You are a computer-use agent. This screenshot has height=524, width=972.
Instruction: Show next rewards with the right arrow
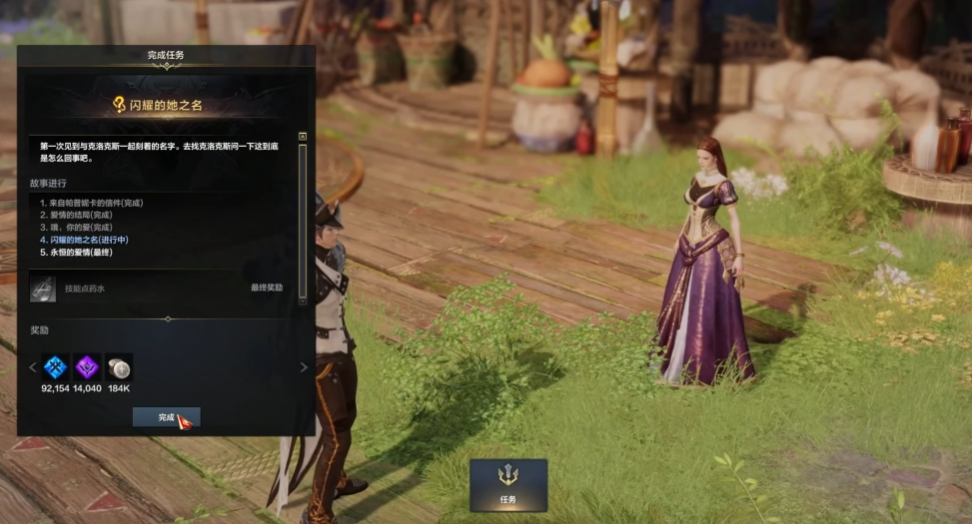click(x=304, y=367)
